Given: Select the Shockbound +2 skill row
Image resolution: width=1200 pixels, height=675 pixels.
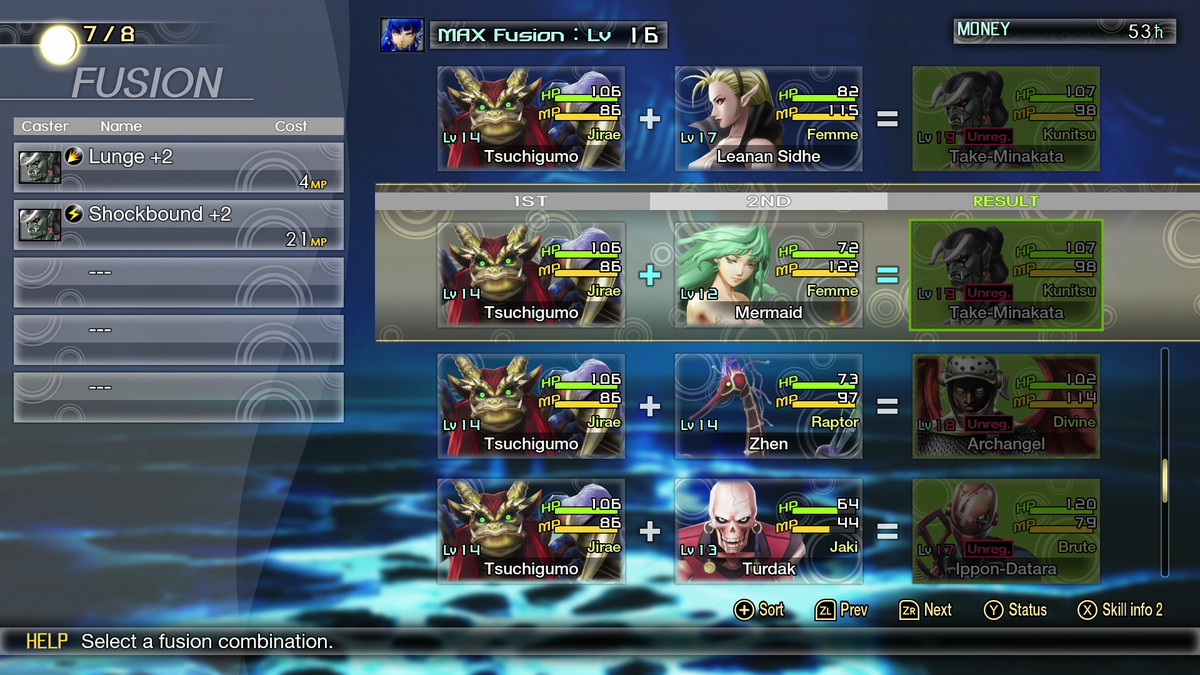Looking at the screenshot, I should tap(178, 225).
